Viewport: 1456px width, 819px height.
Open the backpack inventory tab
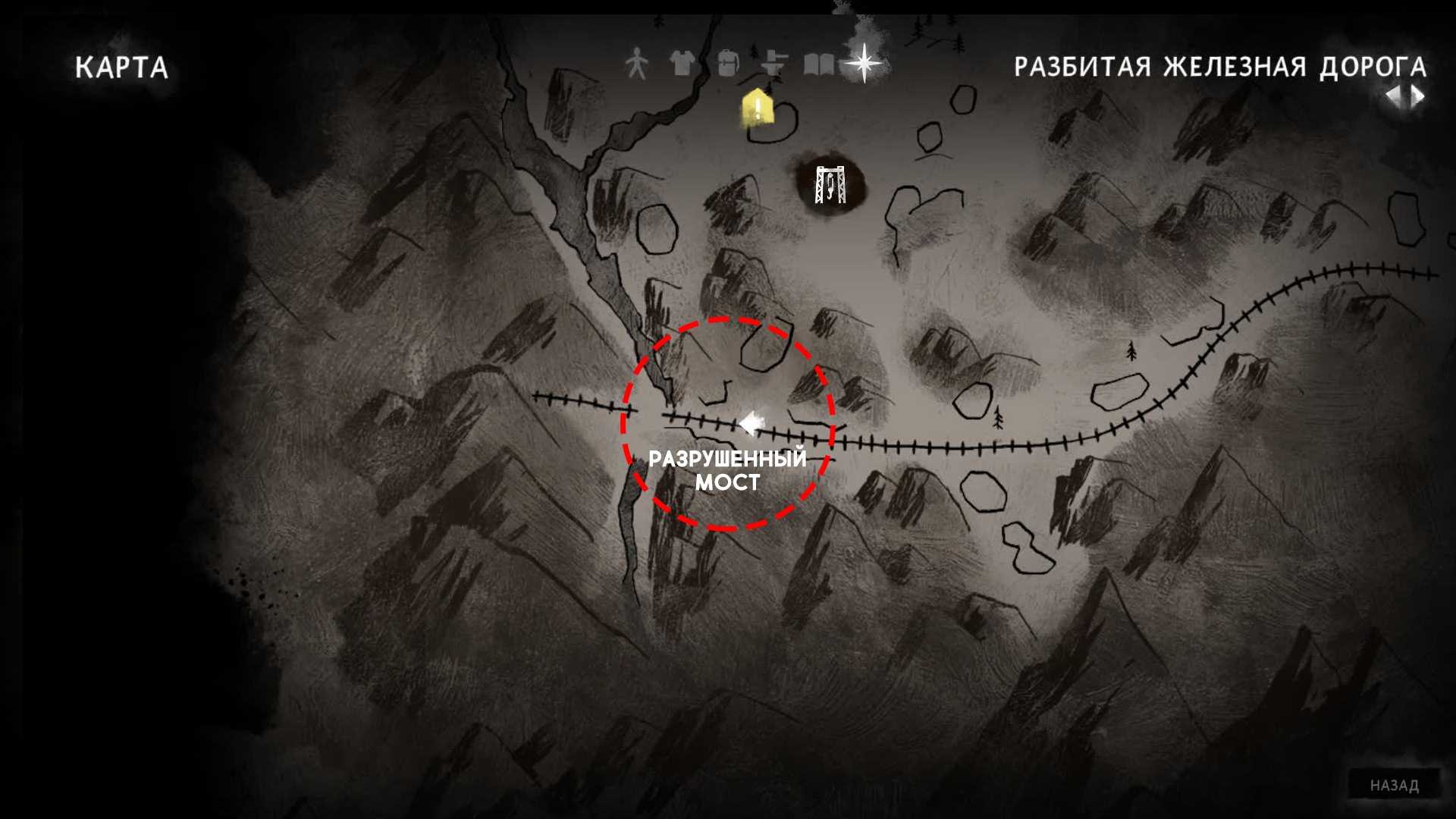tap(728, 64)
